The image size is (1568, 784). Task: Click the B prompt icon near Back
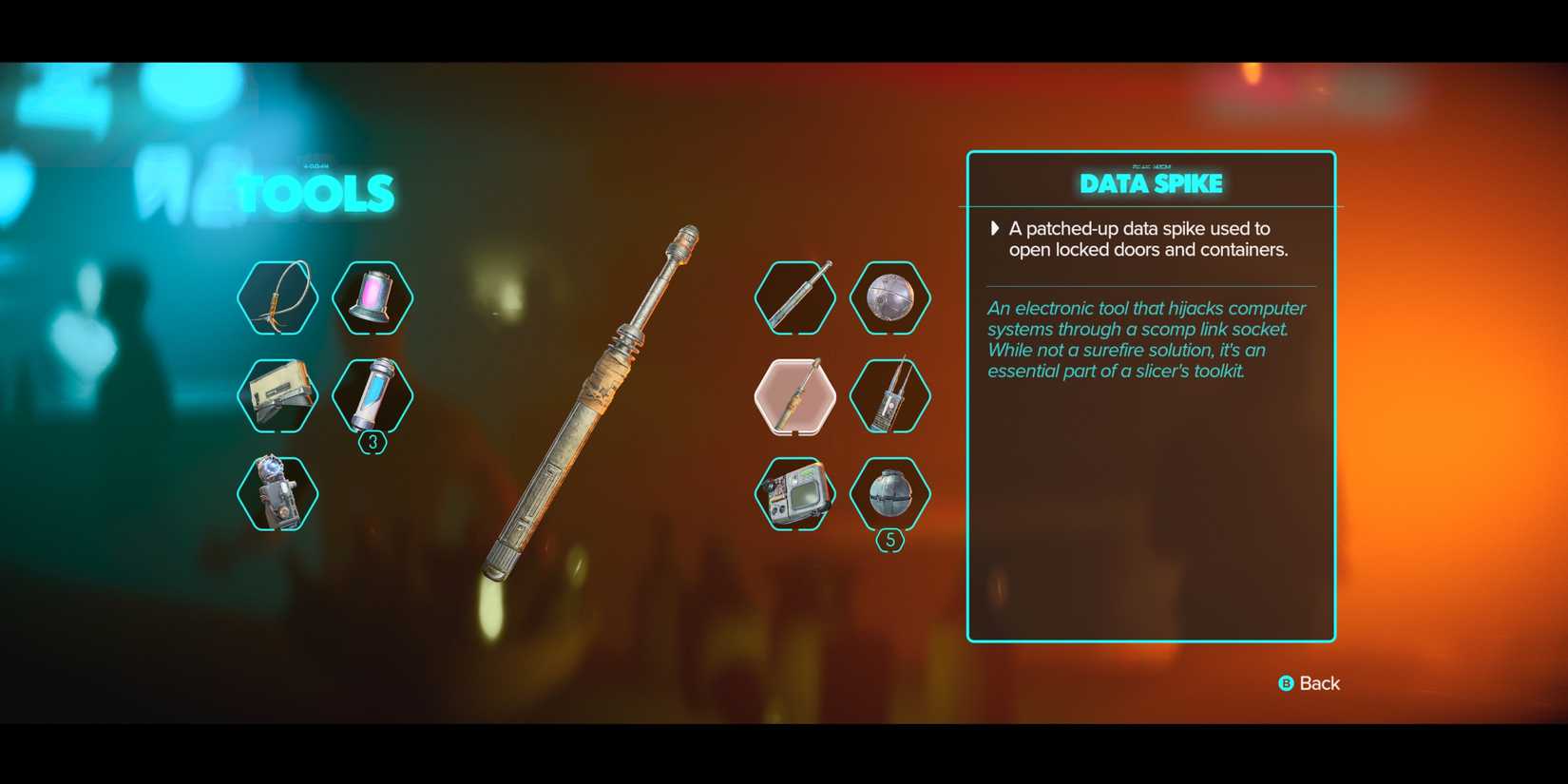[1285, 683]
